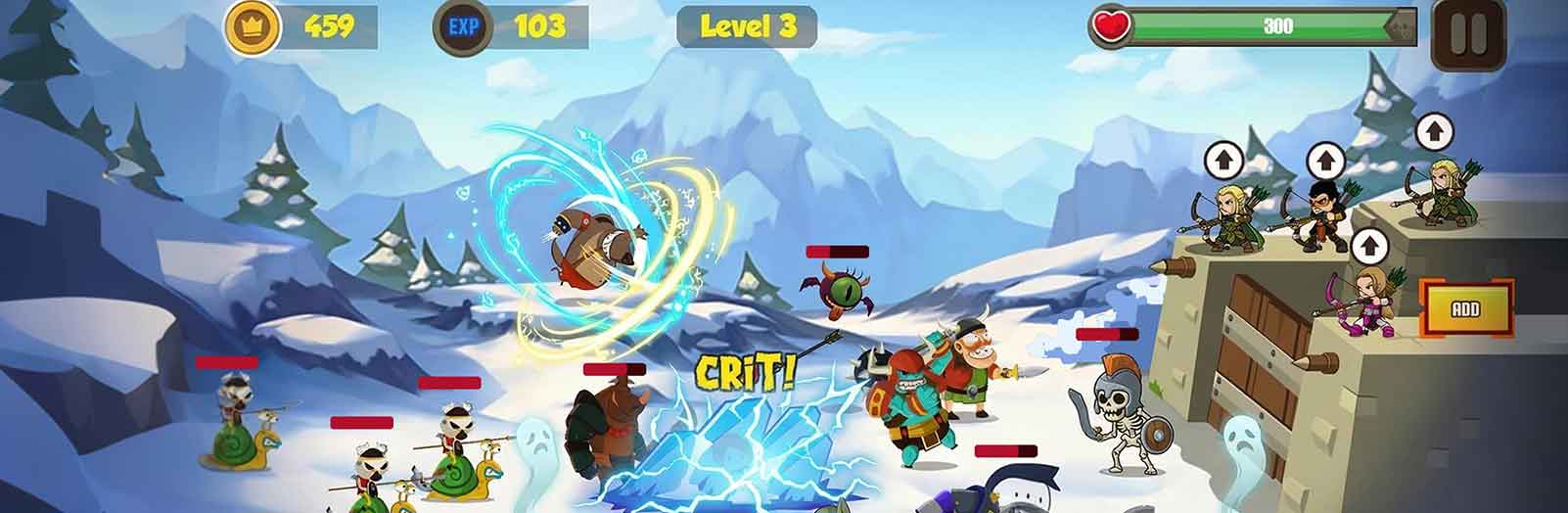The width and height of the screenshot is (1568, 513).
Task: Select upgrade arrow above rightmost elf archer
Action: 1434,130
